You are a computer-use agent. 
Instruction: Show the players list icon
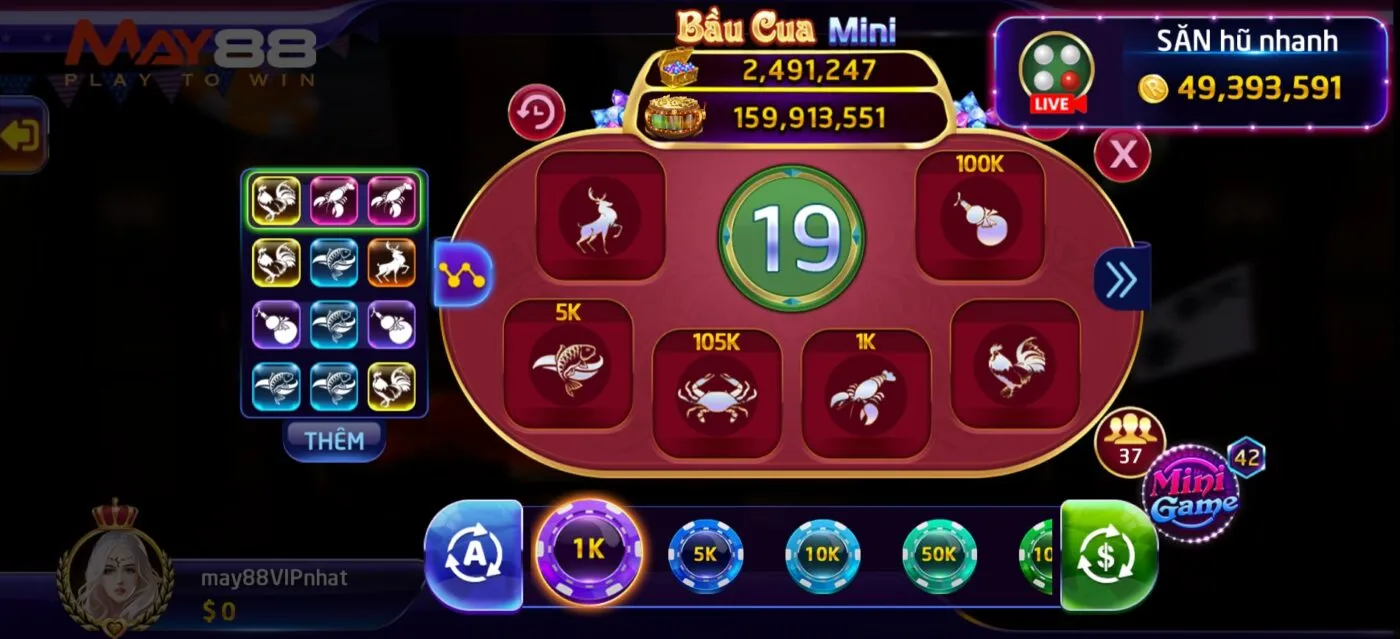1130,440
